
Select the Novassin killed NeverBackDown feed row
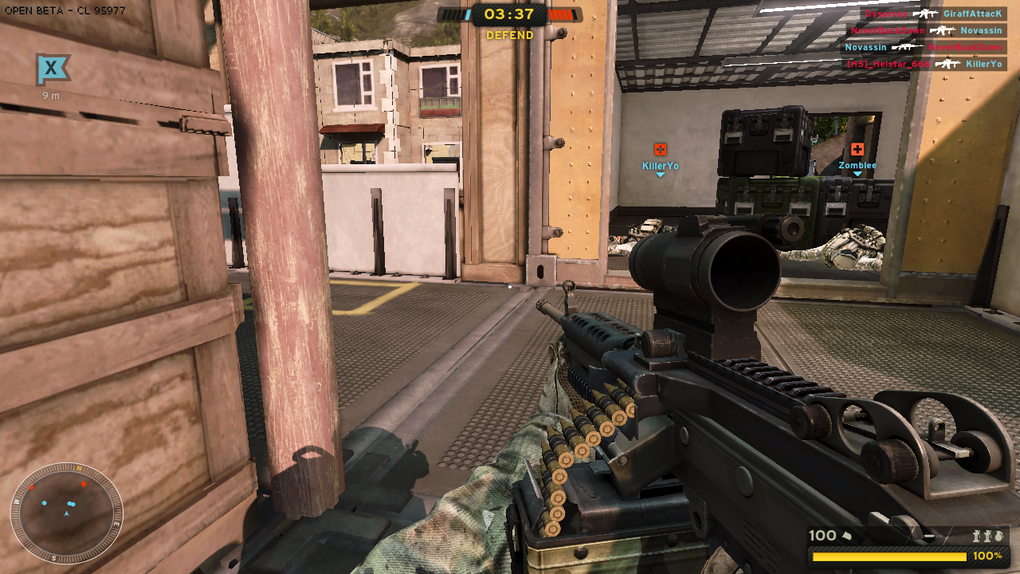click(x=923, y=47)
